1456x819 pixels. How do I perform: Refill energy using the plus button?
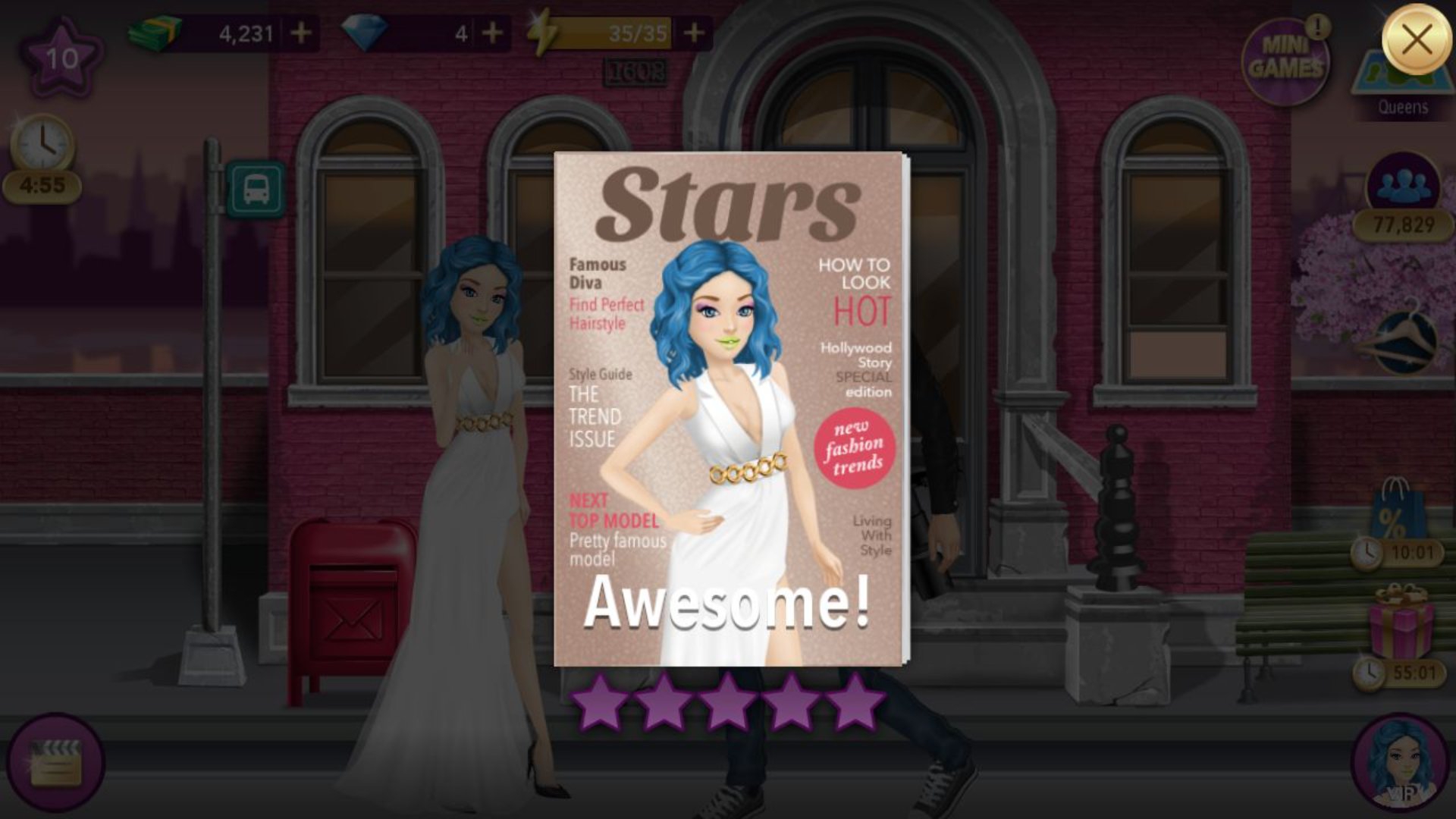click(x=693, y=33)
